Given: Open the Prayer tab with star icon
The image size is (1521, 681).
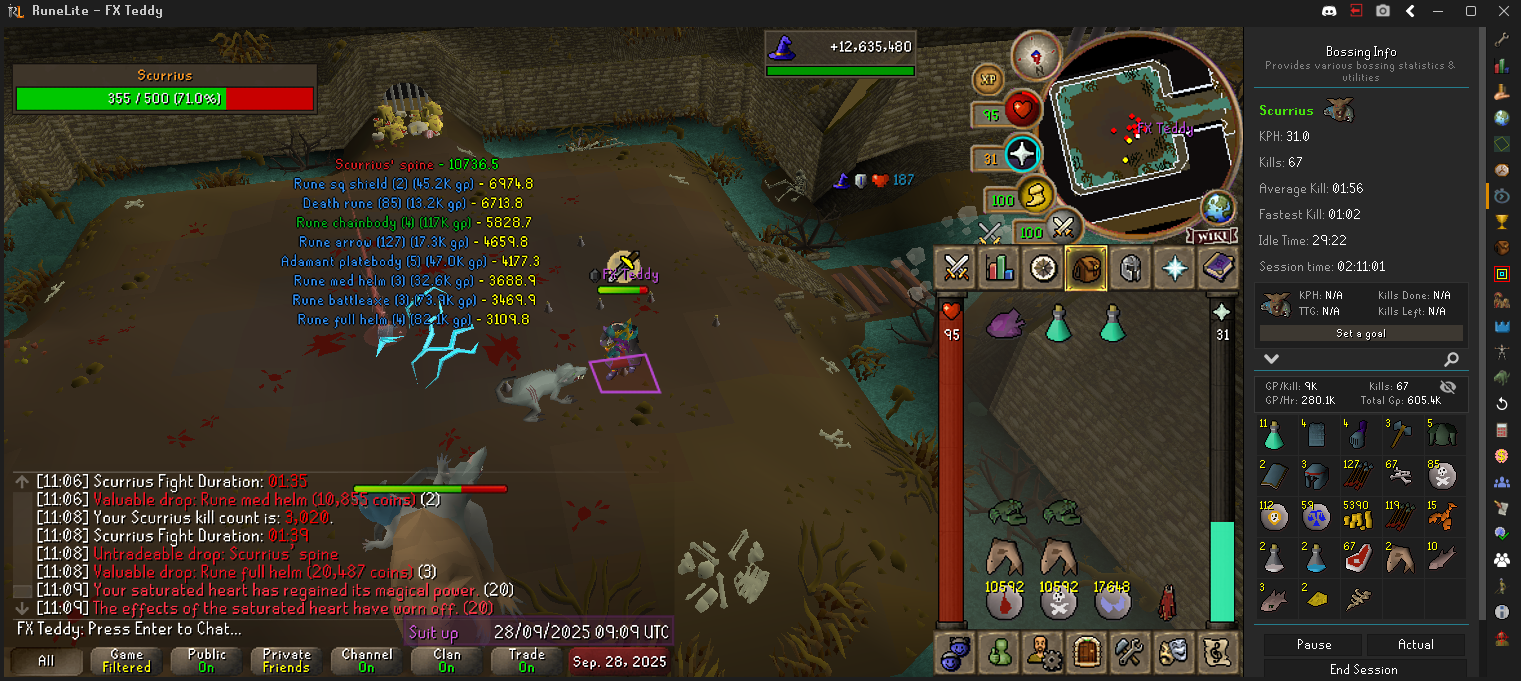Looking at the screenshot, I should click(1172, 268).
